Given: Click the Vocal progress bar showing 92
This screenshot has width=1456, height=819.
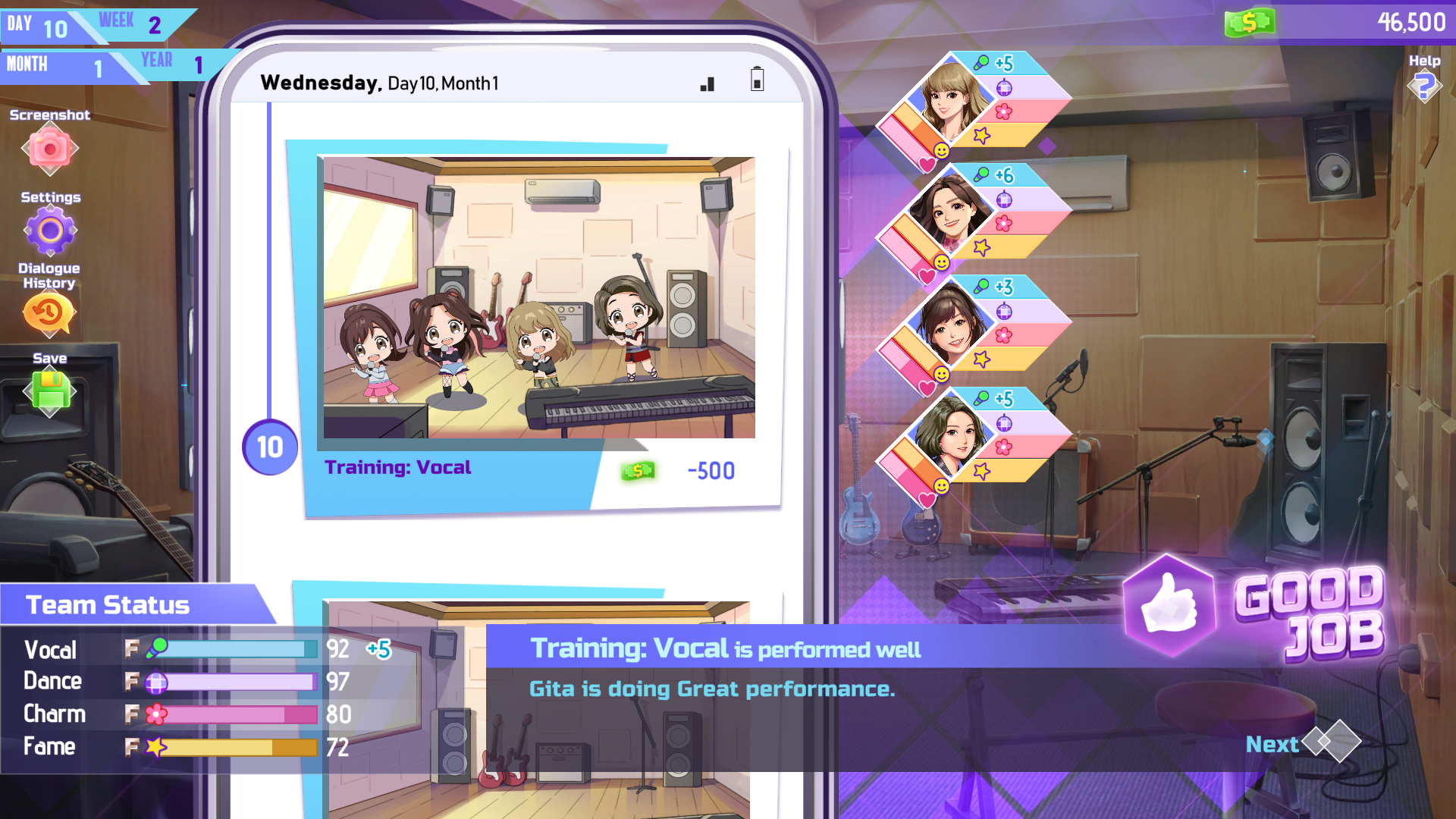Looking at the screenshot, I should coord(235,649).
